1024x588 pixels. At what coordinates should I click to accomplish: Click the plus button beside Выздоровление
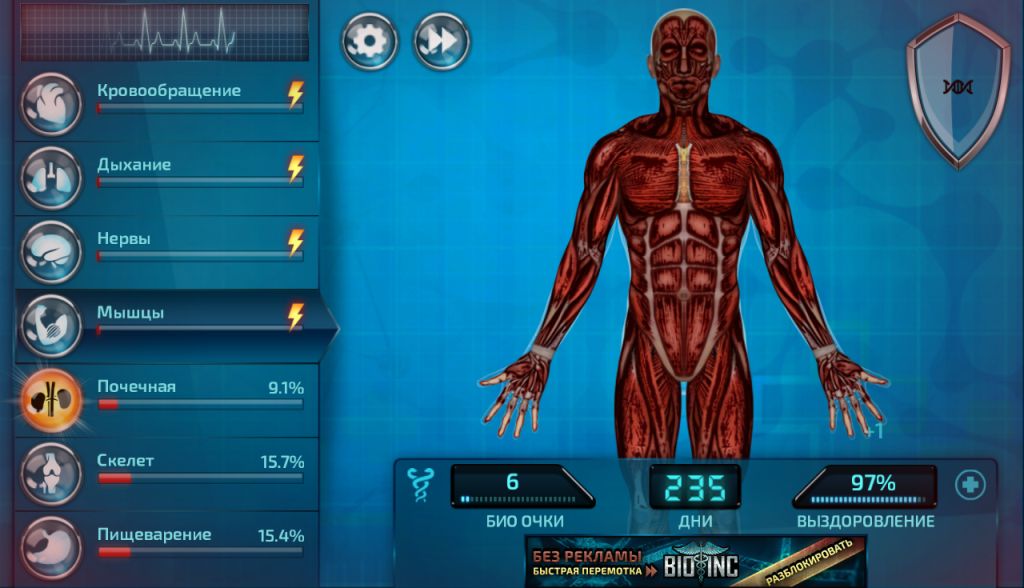(x=969, y=485)
